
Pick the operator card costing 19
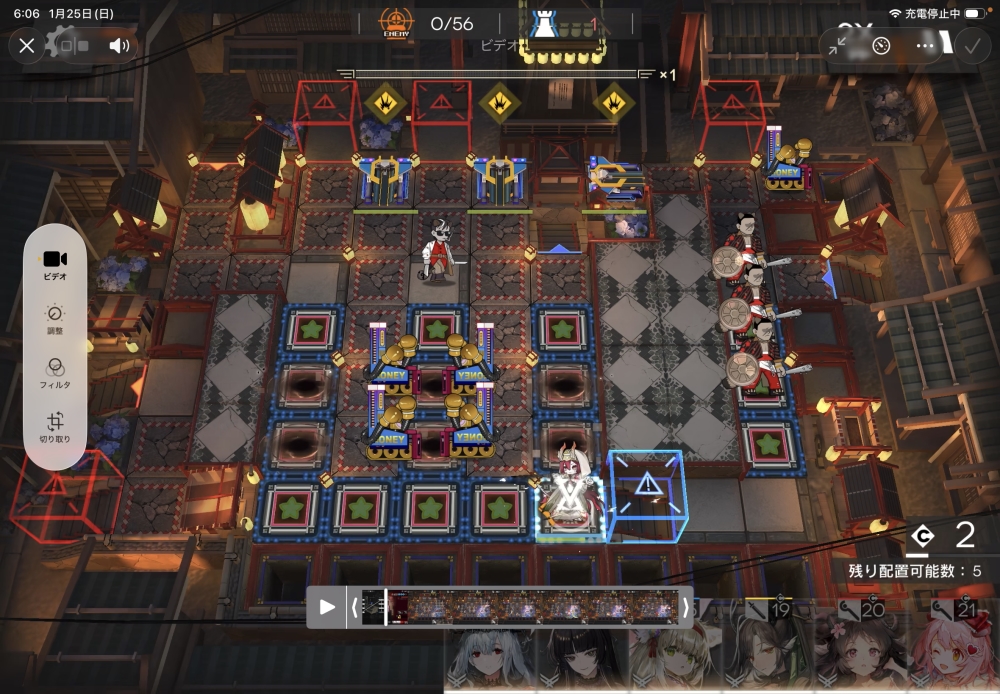tap(766, 648)
